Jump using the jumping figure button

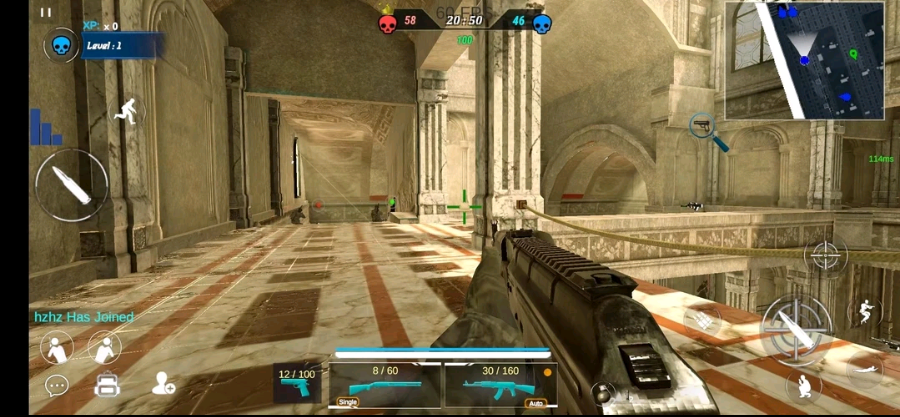866,313
